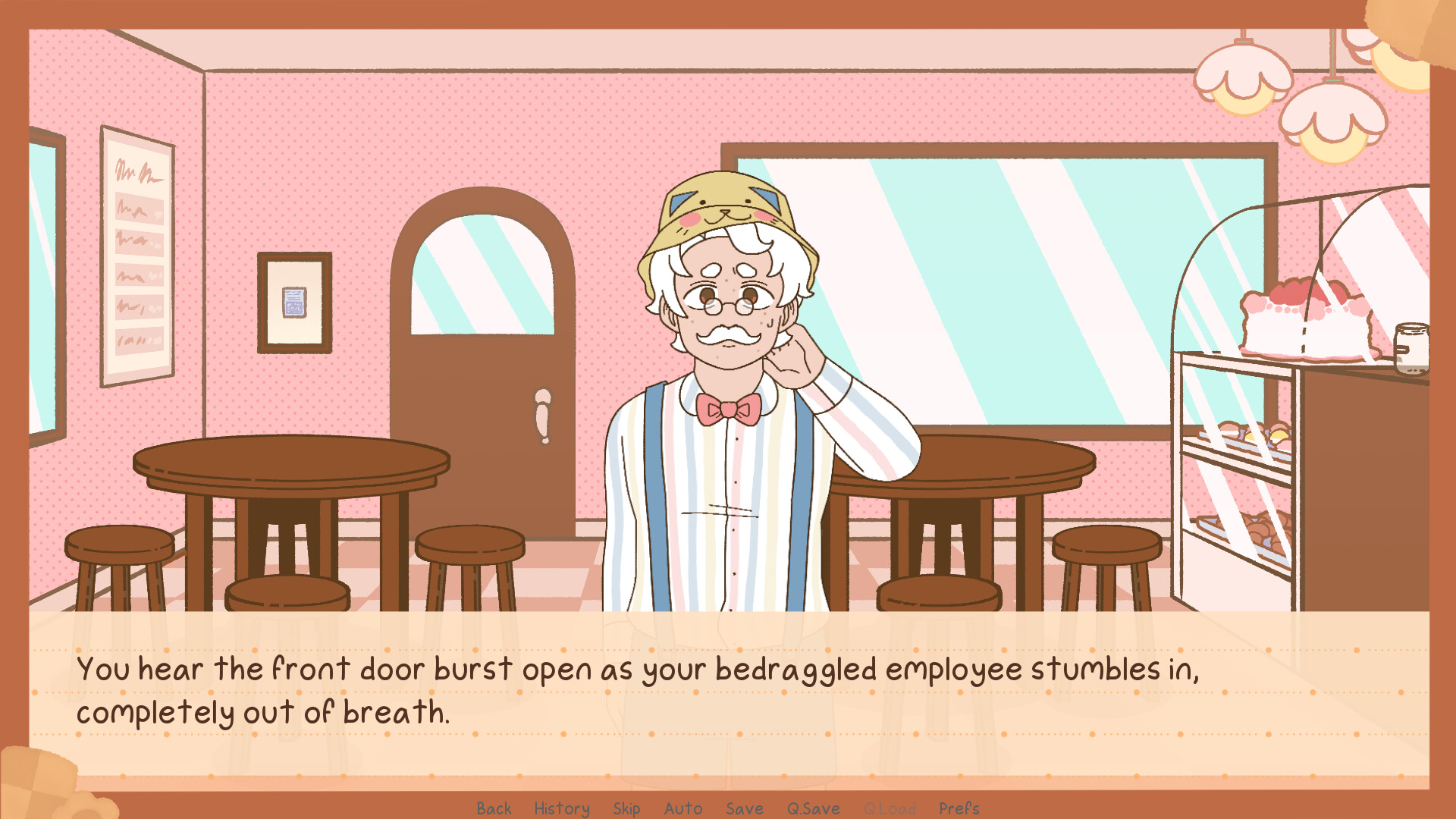Click the Back button to rewind dialogue
Screen dimensions: 1456x819
click(494, 808)
